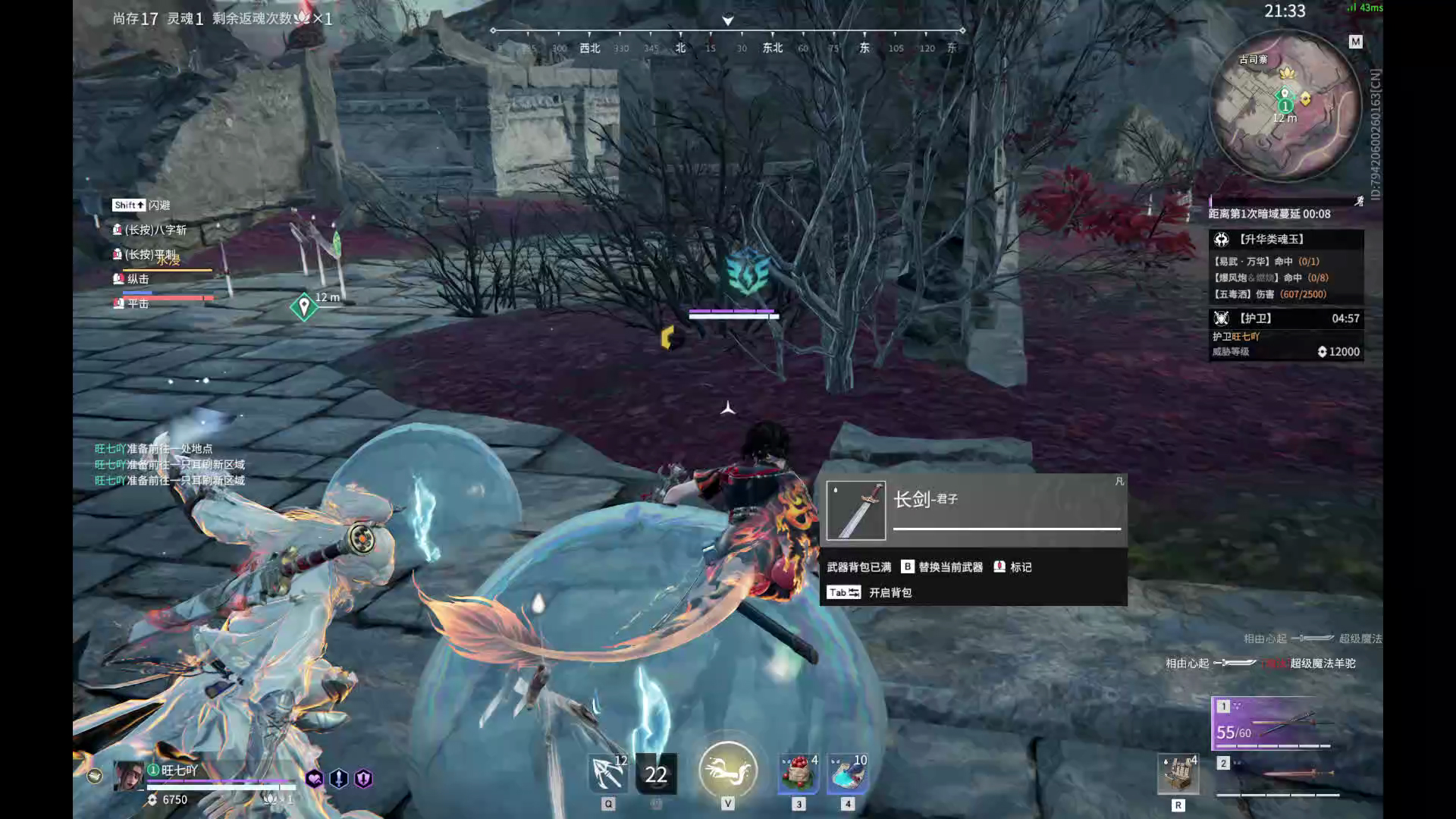
Task: Click the blue sword buff icon
Action: click(x=339, y=779)
